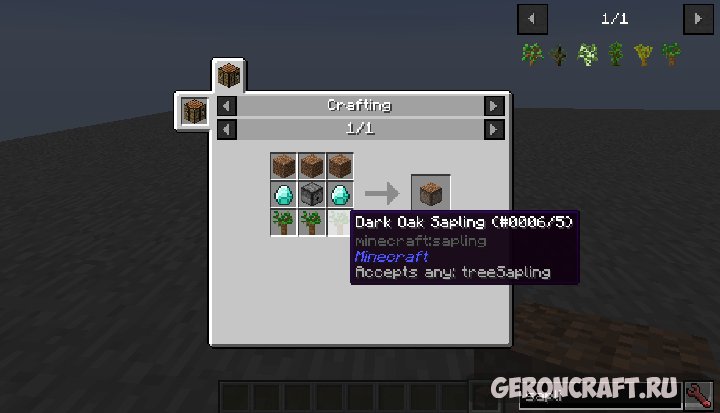Go to previous page of the item list
Viewport: 720px width, 413px height.
point(531,18)
